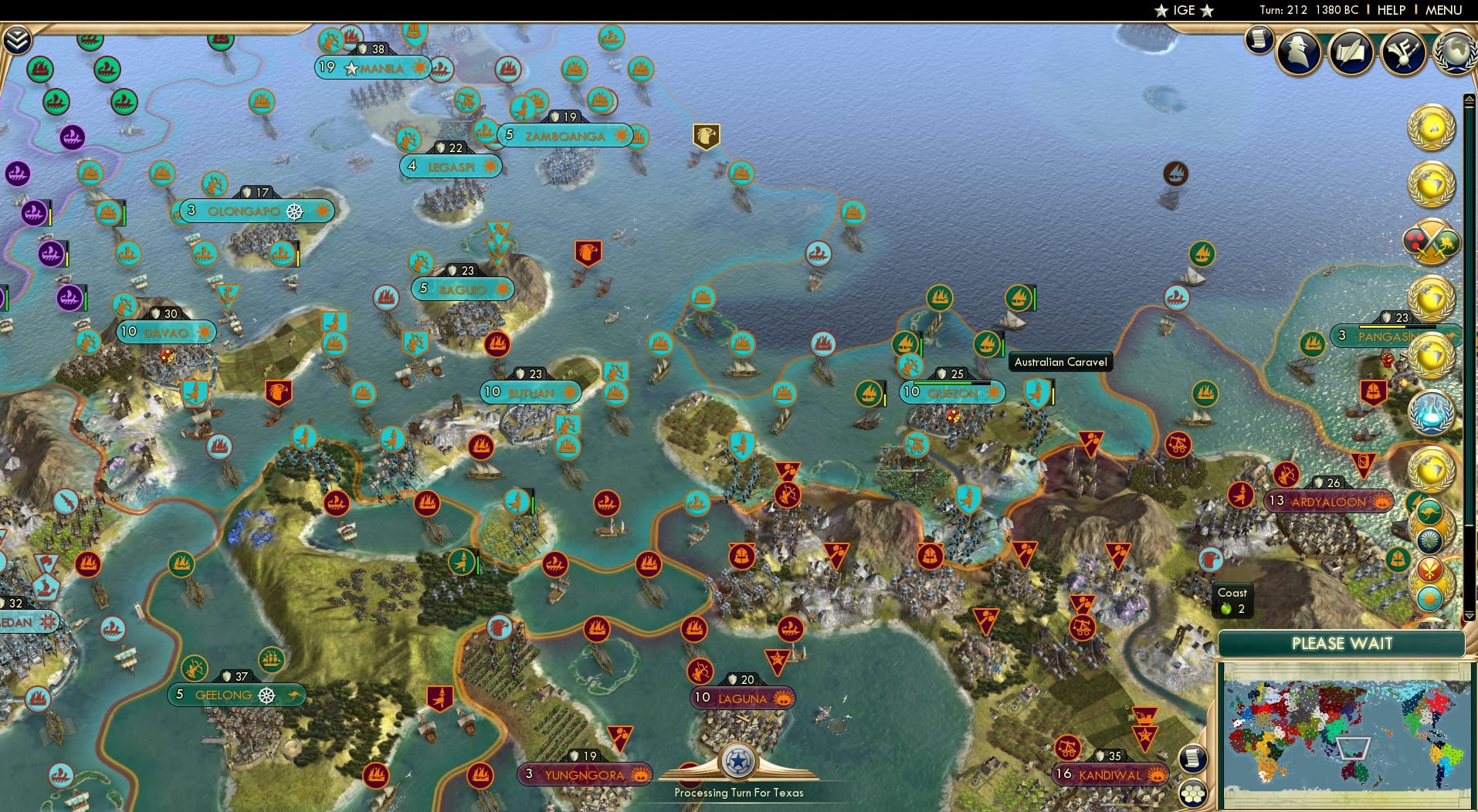1478x812 pixels.
Task: Click the up arrow atop the notification scrollbar
Action: tap(1469, 99)
